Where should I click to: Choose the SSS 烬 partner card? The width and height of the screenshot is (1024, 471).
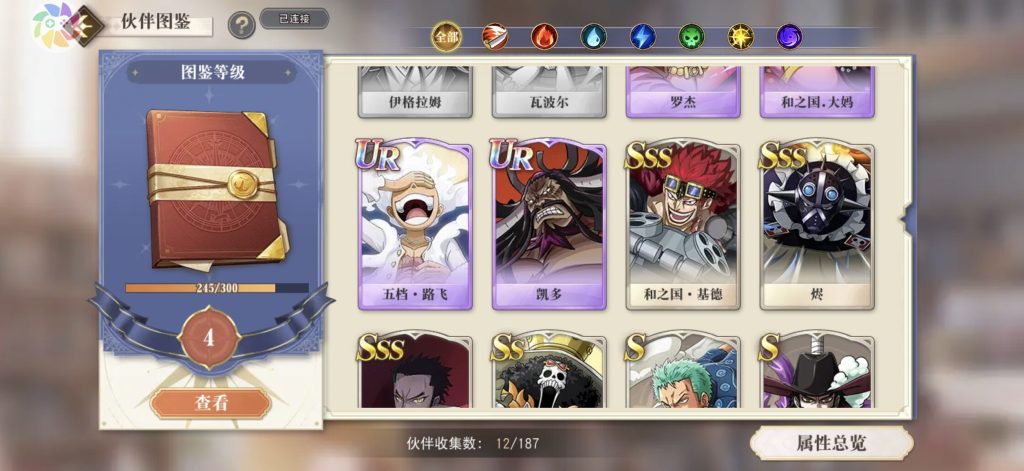(817, 226)
